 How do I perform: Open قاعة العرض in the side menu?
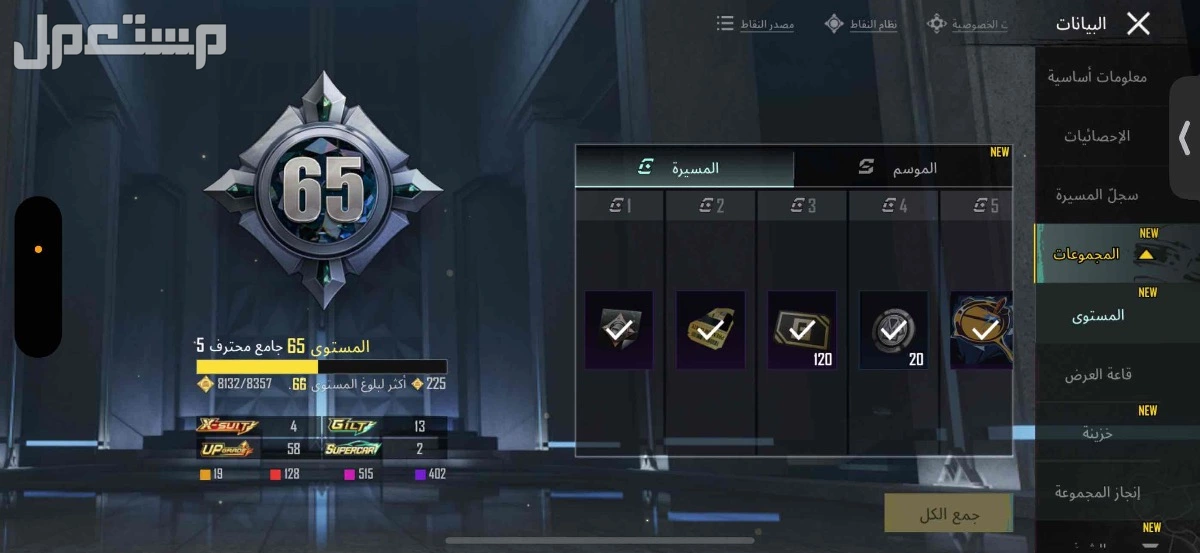tap(1097, 374)
